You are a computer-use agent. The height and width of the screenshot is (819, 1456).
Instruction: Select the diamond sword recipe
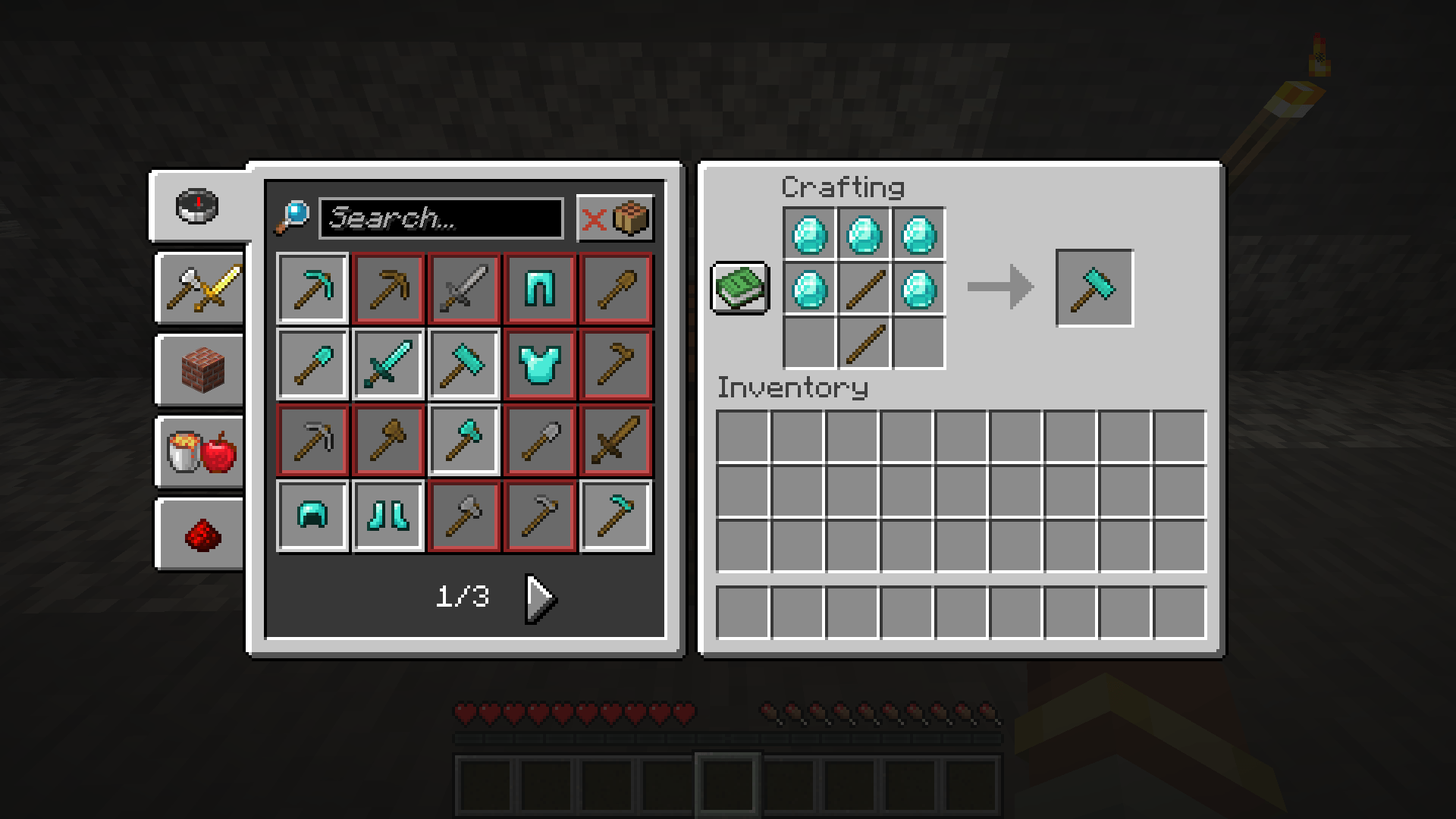pos(388,364)
